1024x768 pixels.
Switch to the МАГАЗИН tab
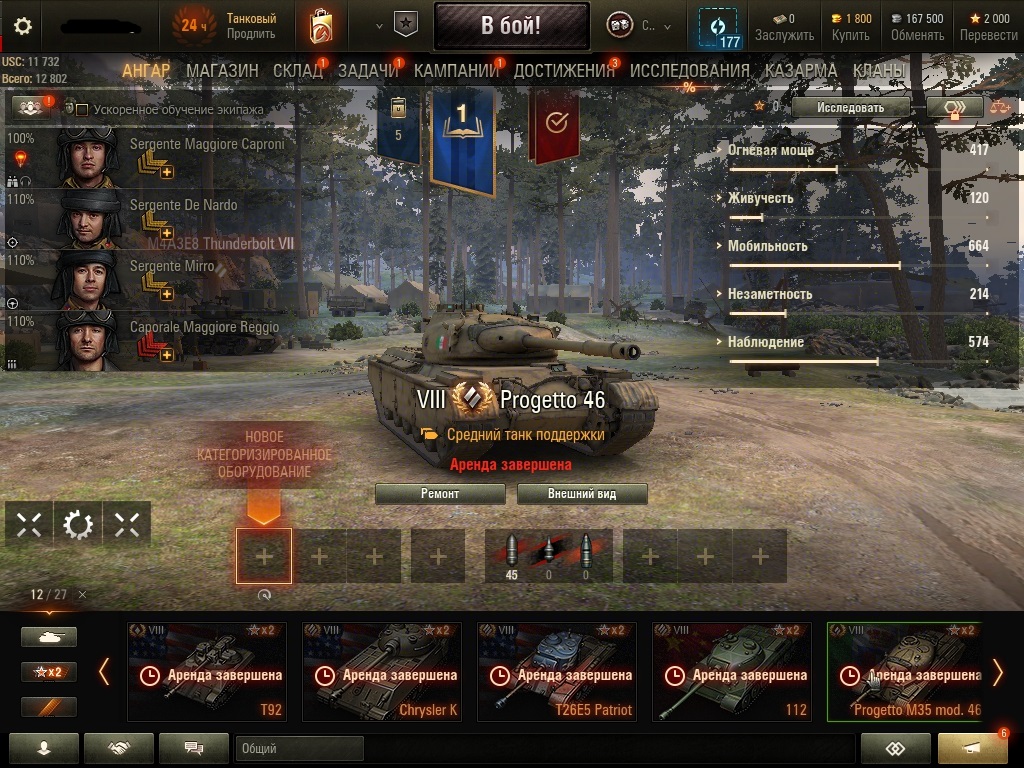[x=222, y=71]
